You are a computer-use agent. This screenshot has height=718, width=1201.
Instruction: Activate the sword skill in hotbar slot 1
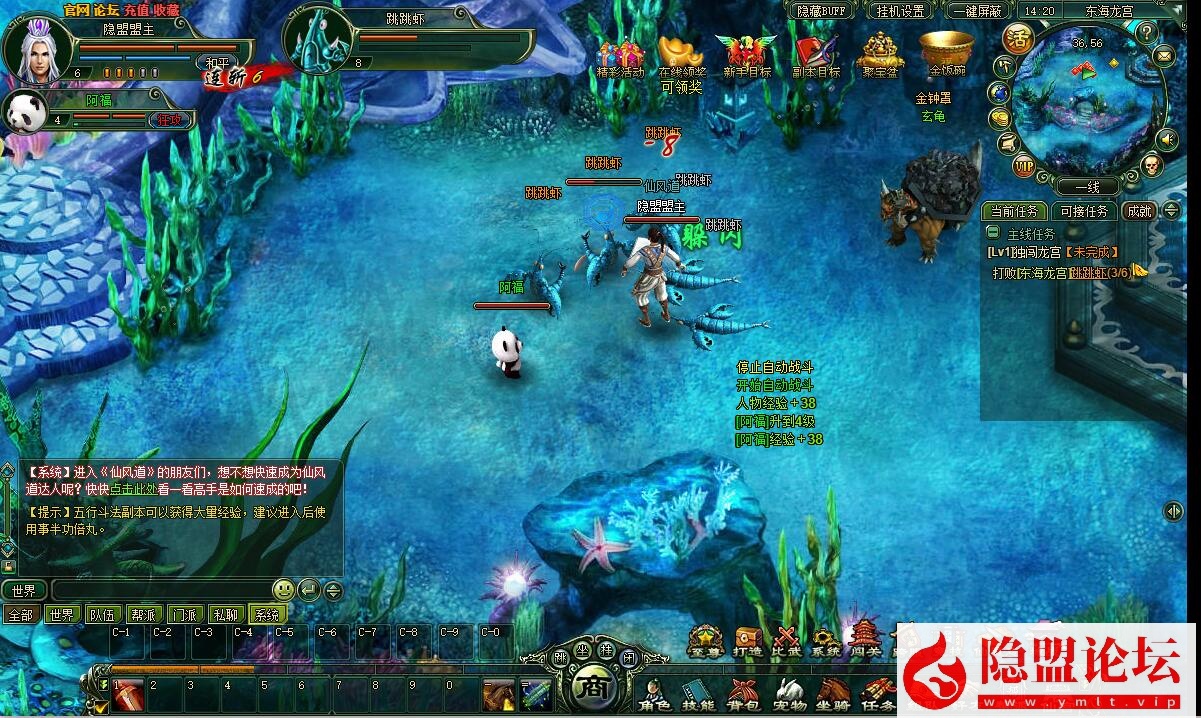tap(128, 695)
